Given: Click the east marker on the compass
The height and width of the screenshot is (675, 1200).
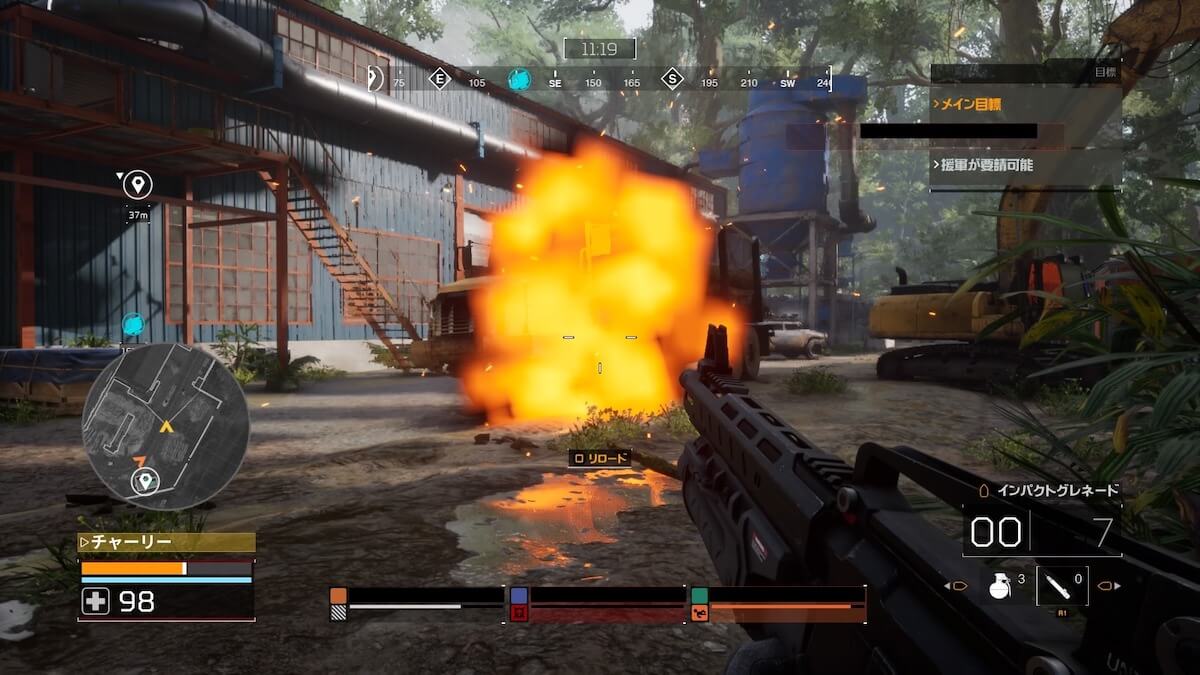Looking at the screenshot, I should (x=439, y=80).
